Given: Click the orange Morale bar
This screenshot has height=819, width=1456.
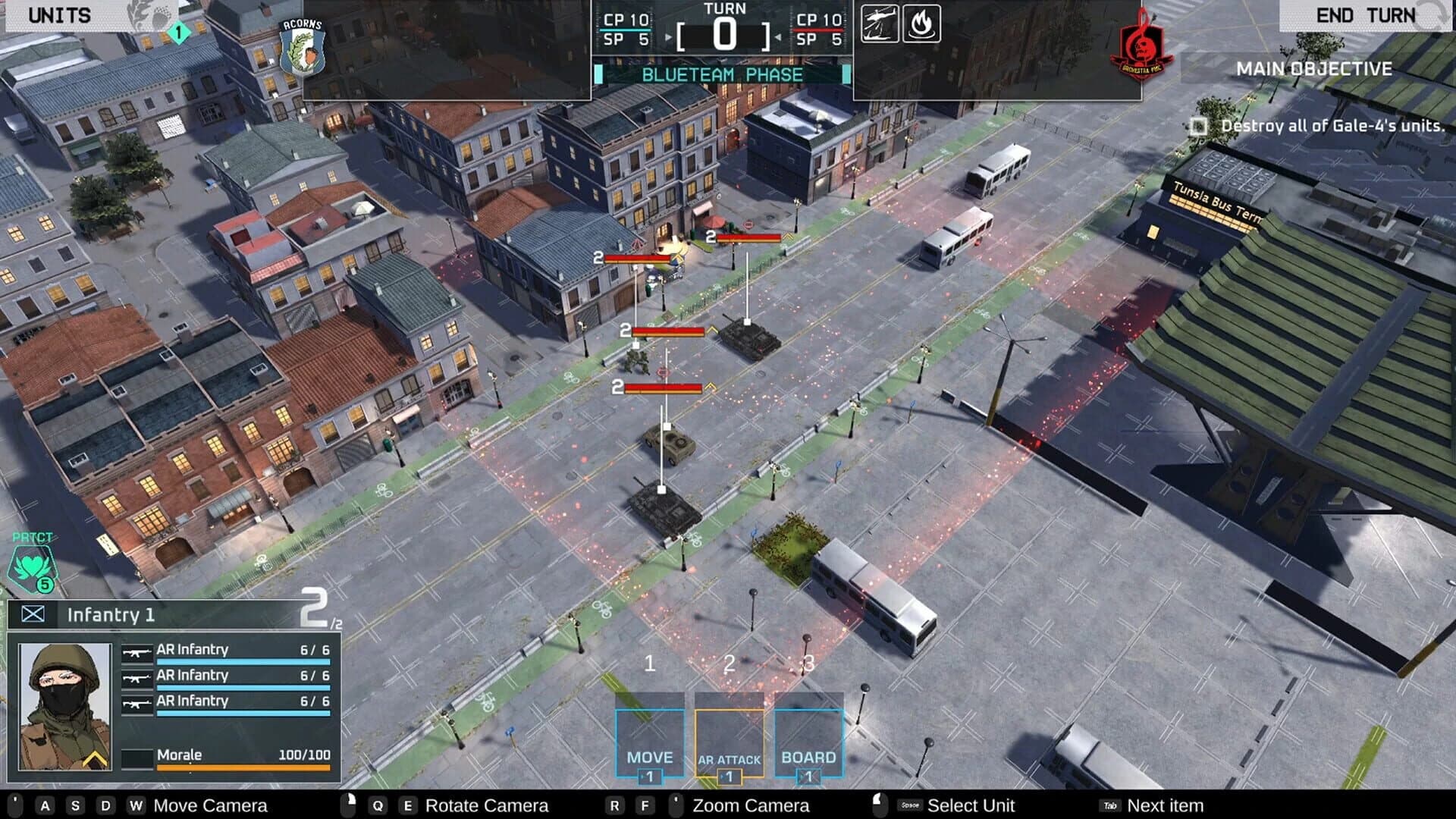Looking at the screenshot, I should [x=243, y=767].
